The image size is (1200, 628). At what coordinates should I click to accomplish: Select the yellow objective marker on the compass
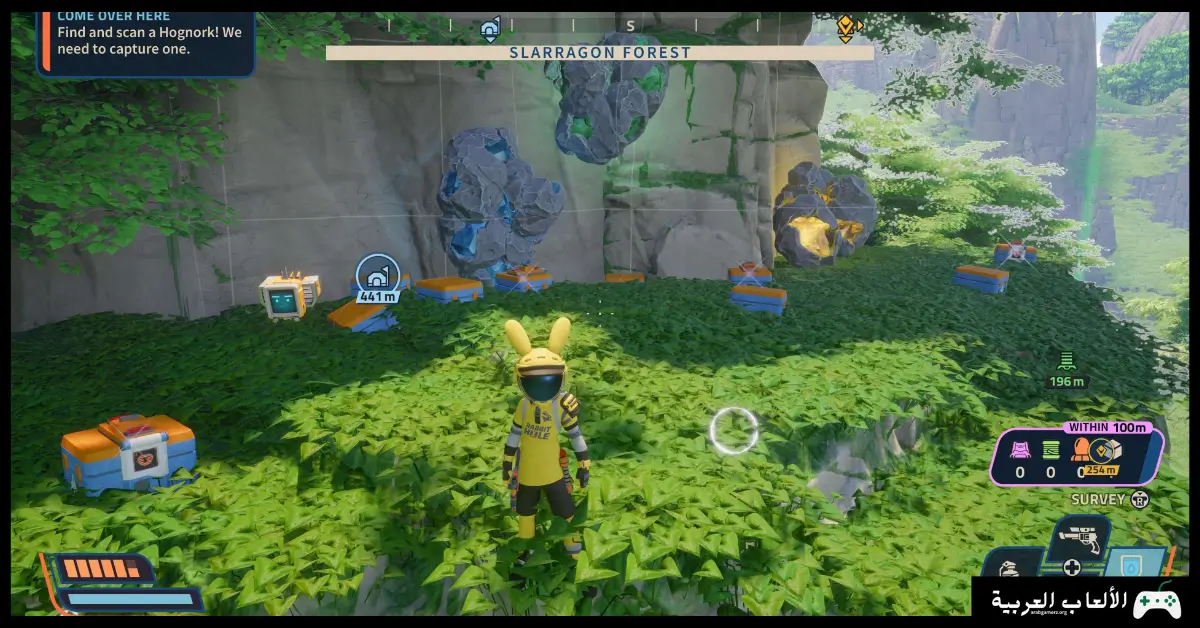point(846,27)
